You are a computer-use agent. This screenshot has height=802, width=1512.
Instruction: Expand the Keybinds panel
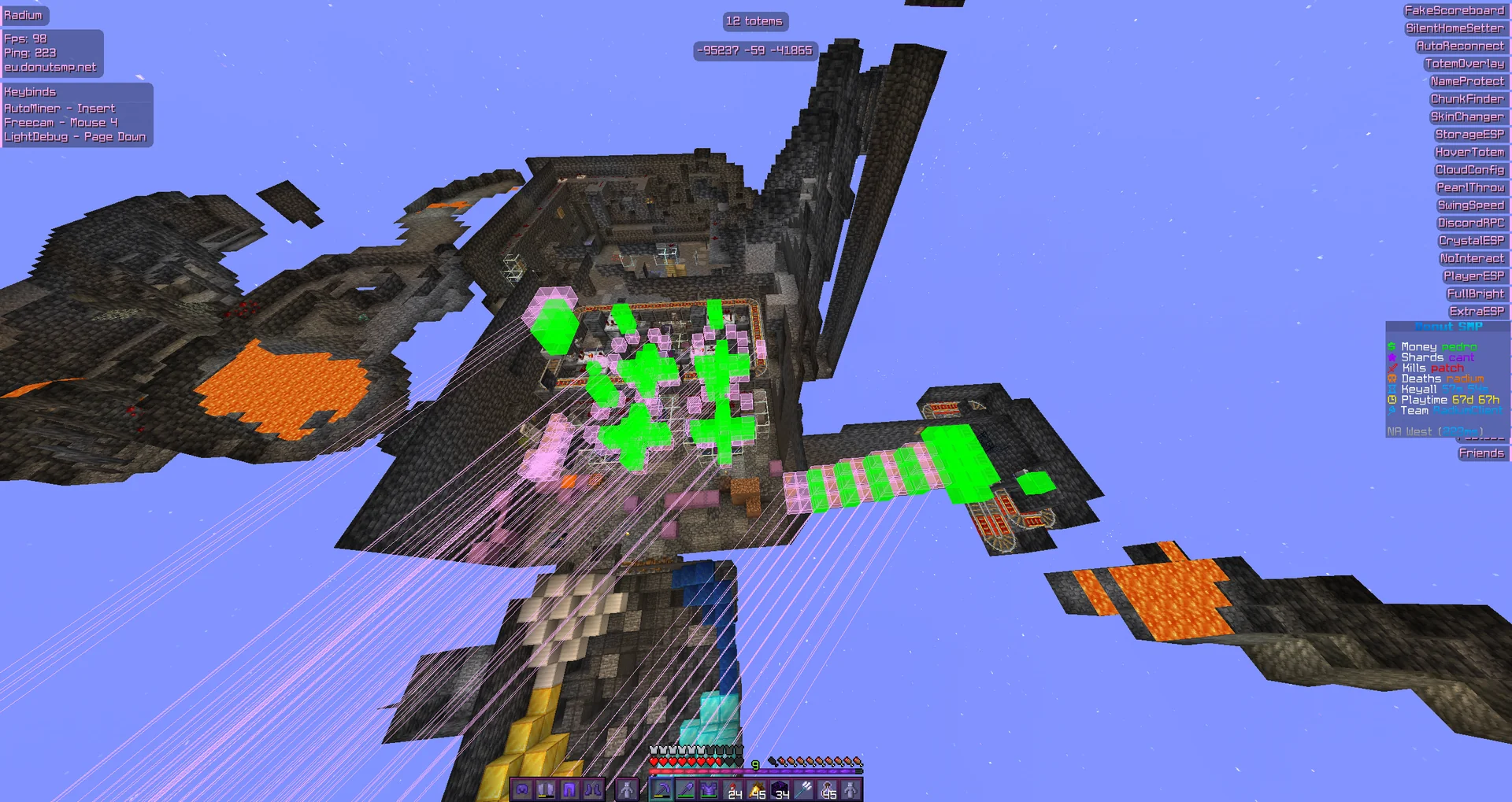point(31,91)
